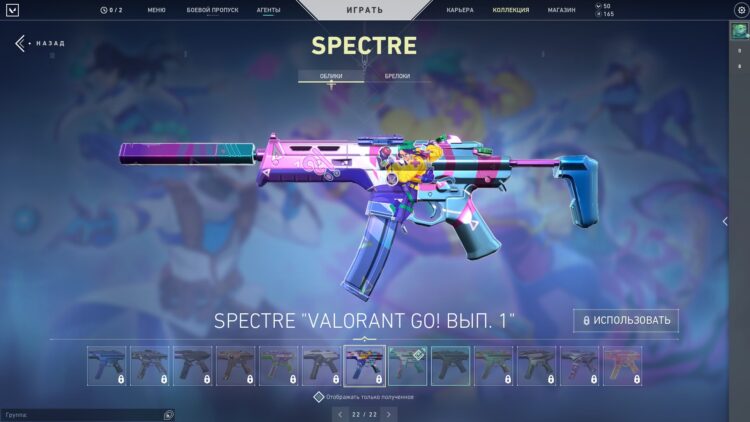Expand the social panel side arrow
750x422 pixels.
click(725, 221)
